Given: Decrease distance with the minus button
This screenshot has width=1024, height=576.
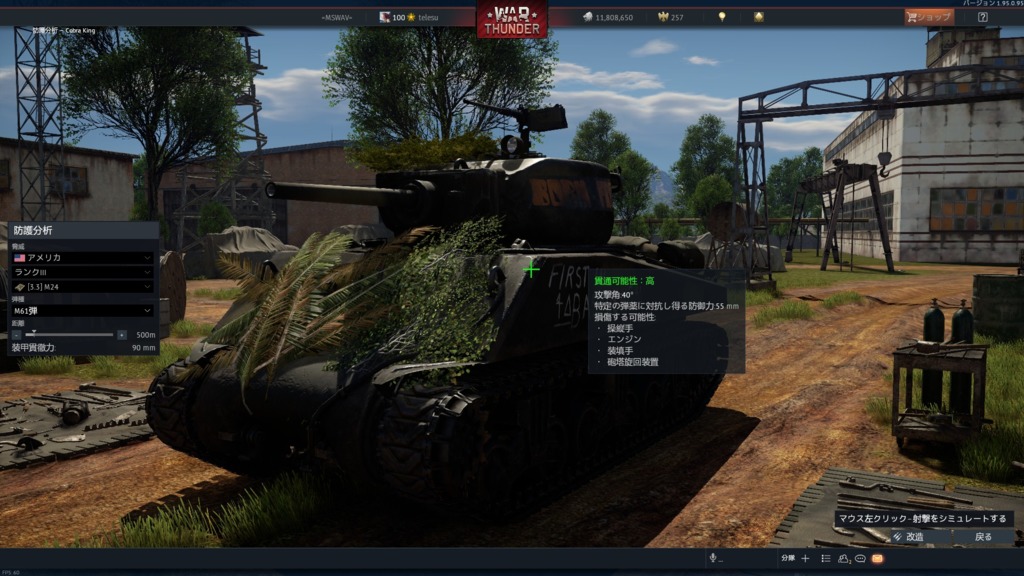Looking at the screenshot, I should click(x=16, y=335).
